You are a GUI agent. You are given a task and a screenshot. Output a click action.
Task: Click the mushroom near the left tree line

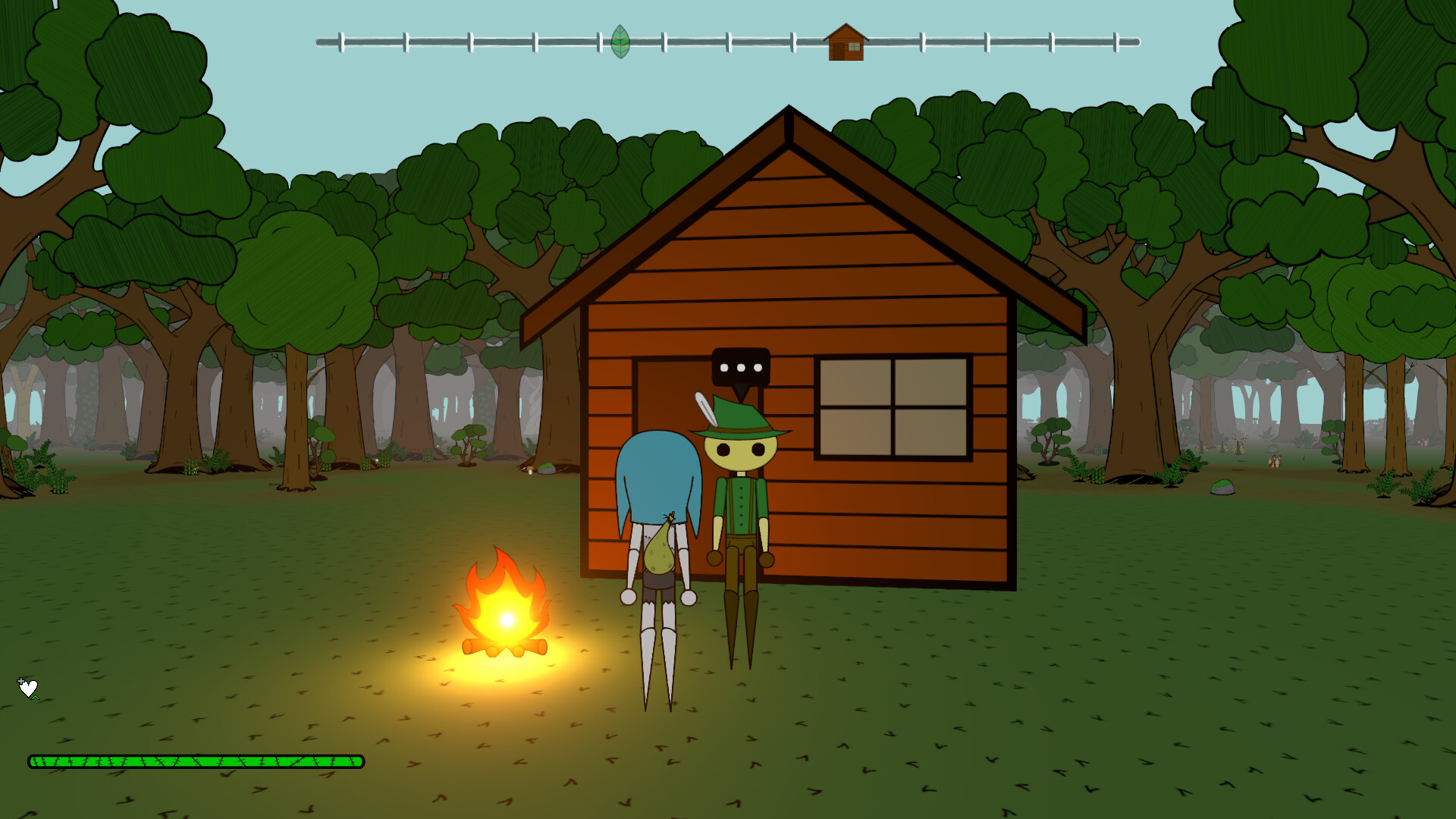tap(530, 470)
